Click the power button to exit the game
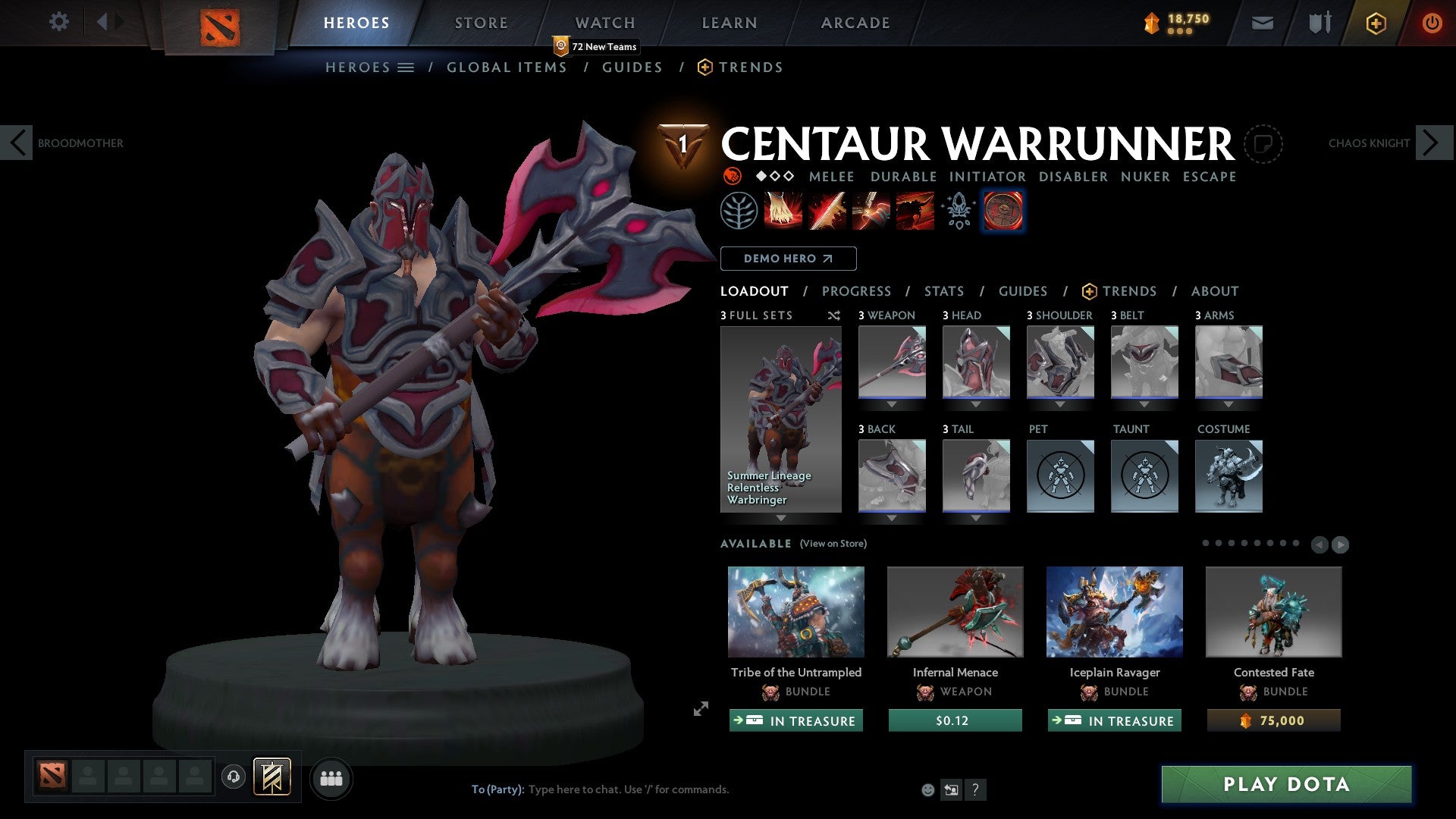Viewport: 1456px width, 819px height. (1432, 23)
